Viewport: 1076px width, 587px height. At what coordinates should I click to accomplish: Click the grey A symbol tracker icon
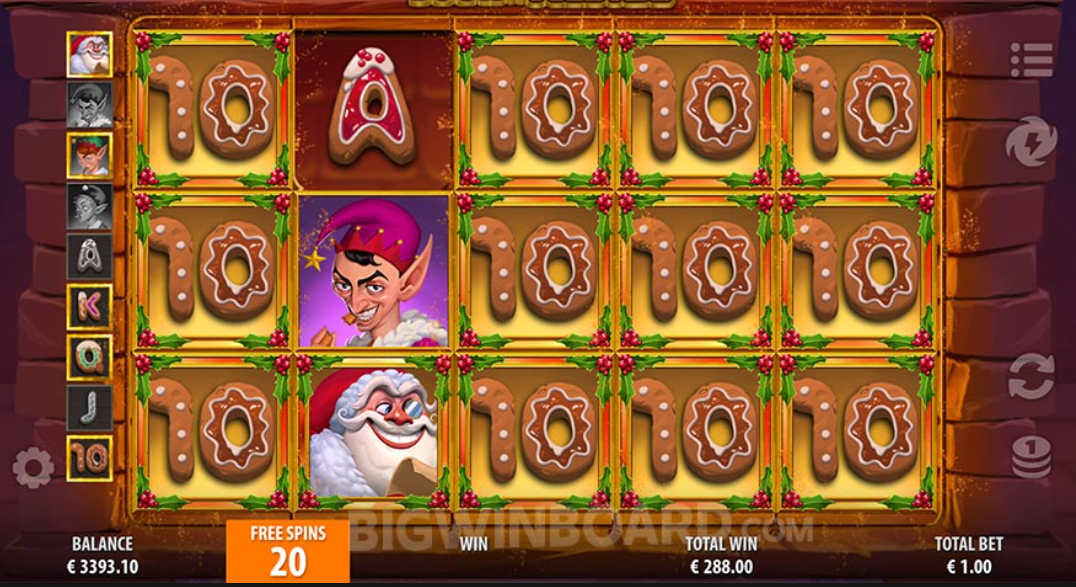pyautogui.click(x=89, y=256)
